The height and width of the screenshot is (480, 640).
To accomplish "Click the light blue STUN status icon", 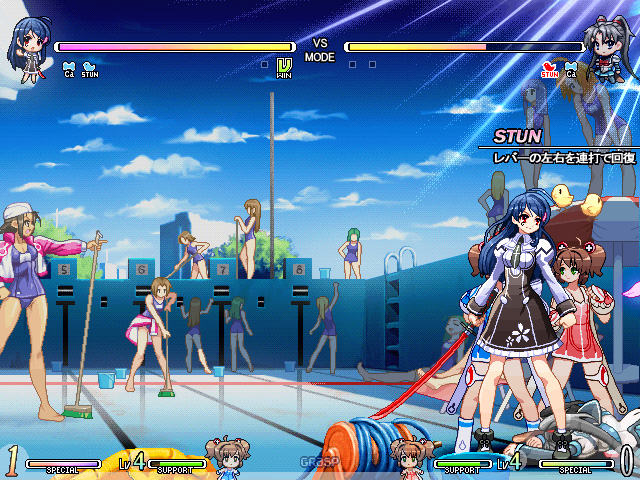I will click(x=90, y=69).
